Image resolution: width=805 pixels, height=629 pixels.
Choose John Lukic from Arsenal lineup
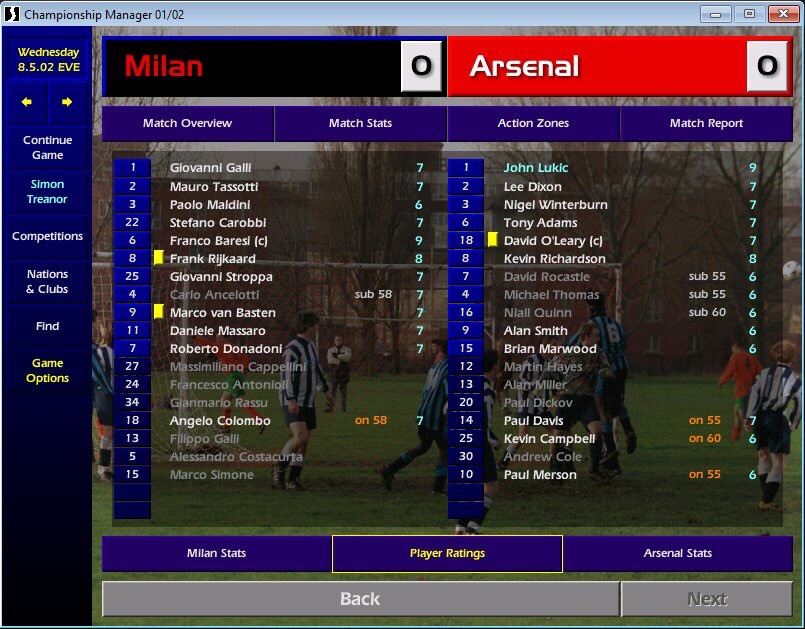click(x=536, y=169)
